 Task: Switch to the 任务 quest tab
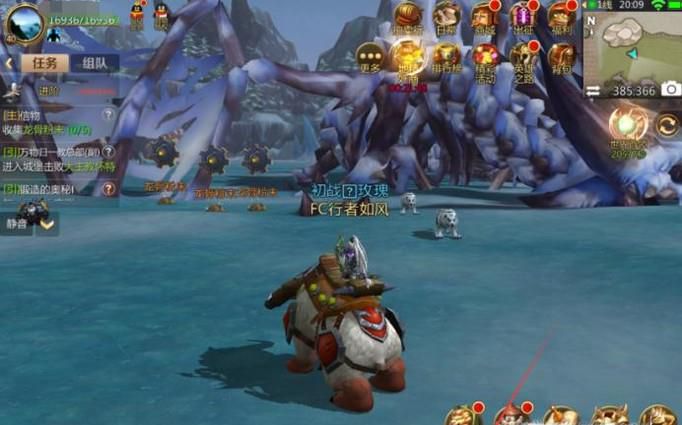(45, 63)
